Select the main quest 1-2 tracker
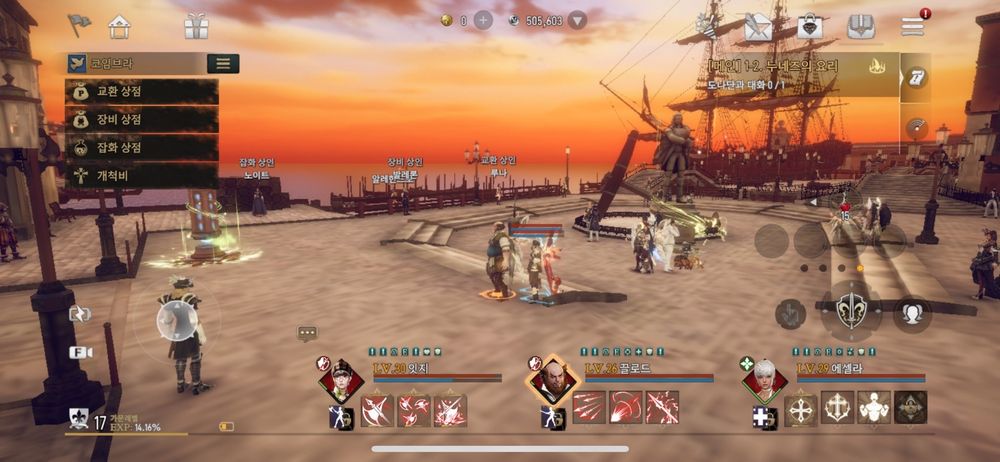 790,74
